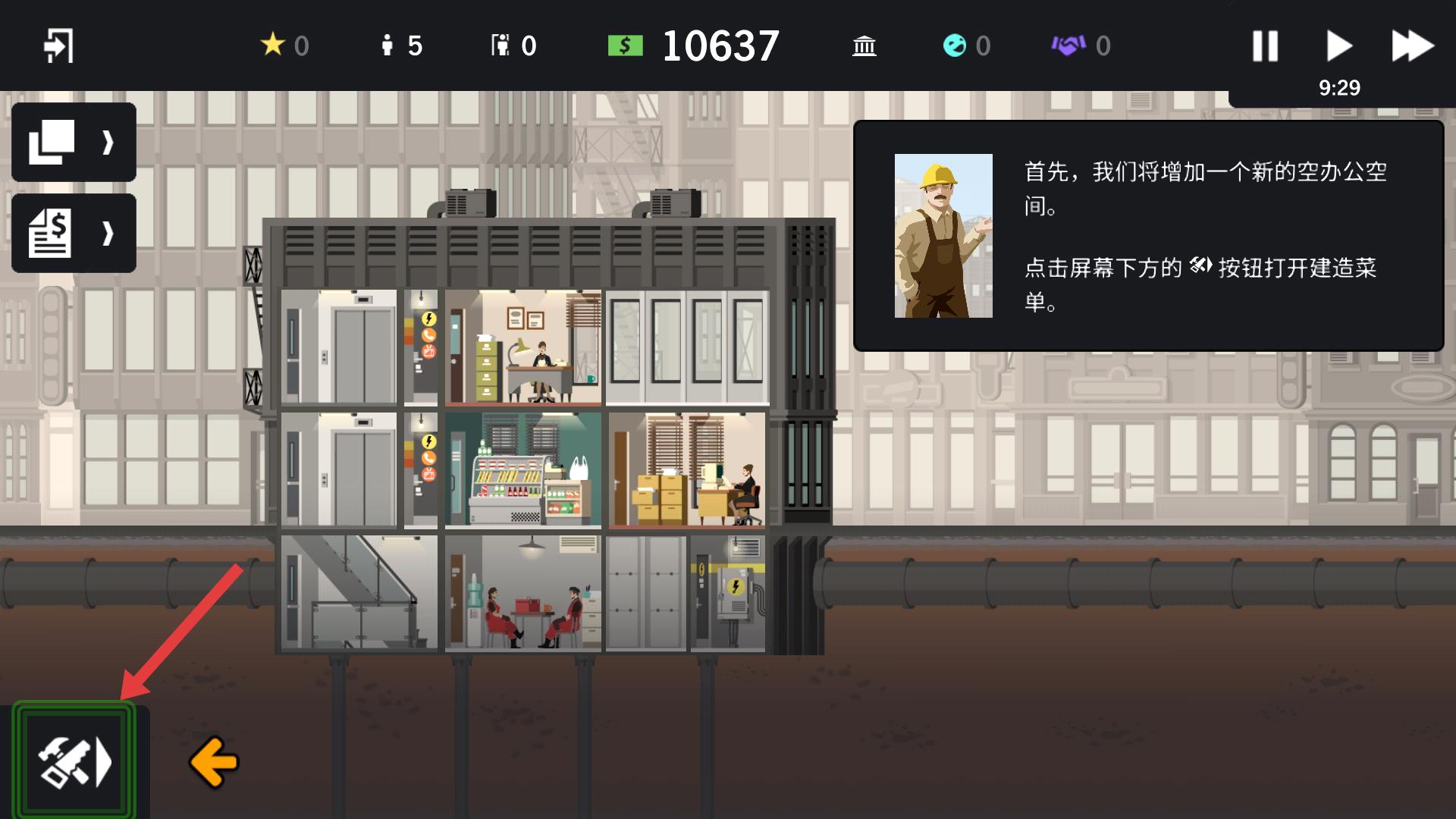The width and height of the screenshot is (1456, 819).
Task: Activate fast-forward speed
Action: click(x=1412, y=45)
